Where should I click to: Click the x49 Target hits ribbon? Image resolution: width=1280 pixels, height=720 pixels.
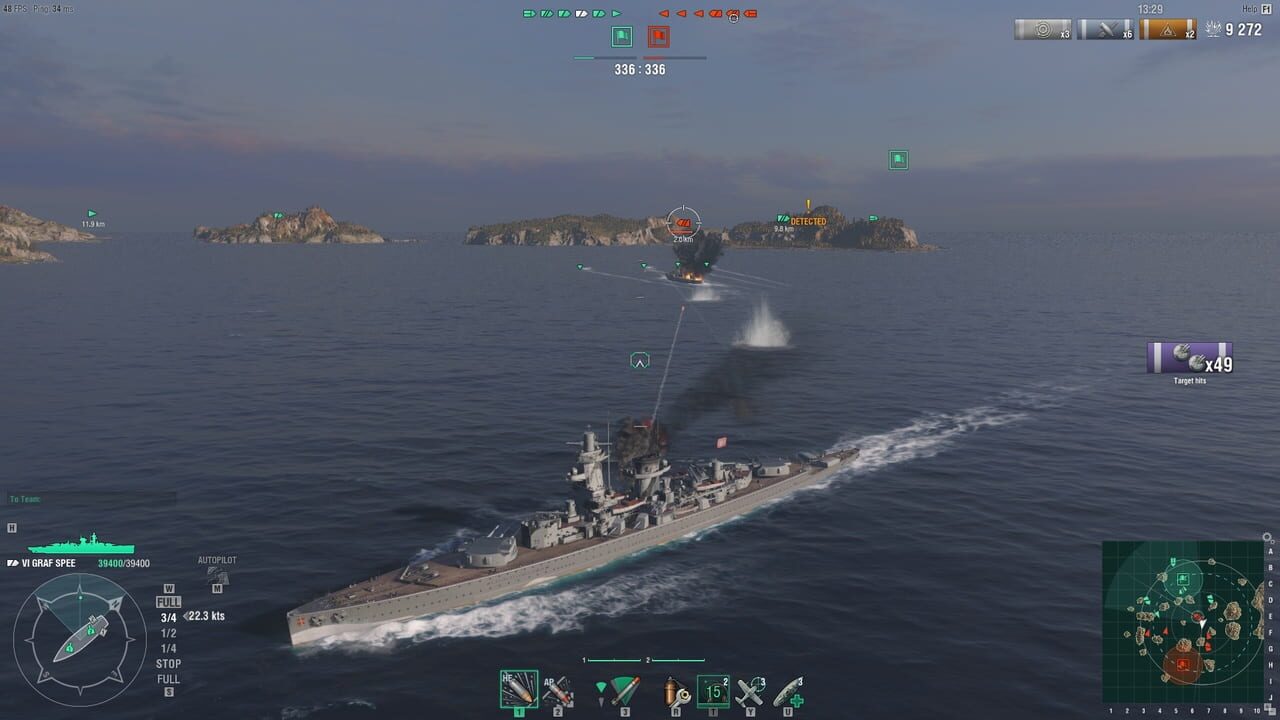pos(1188,360)
